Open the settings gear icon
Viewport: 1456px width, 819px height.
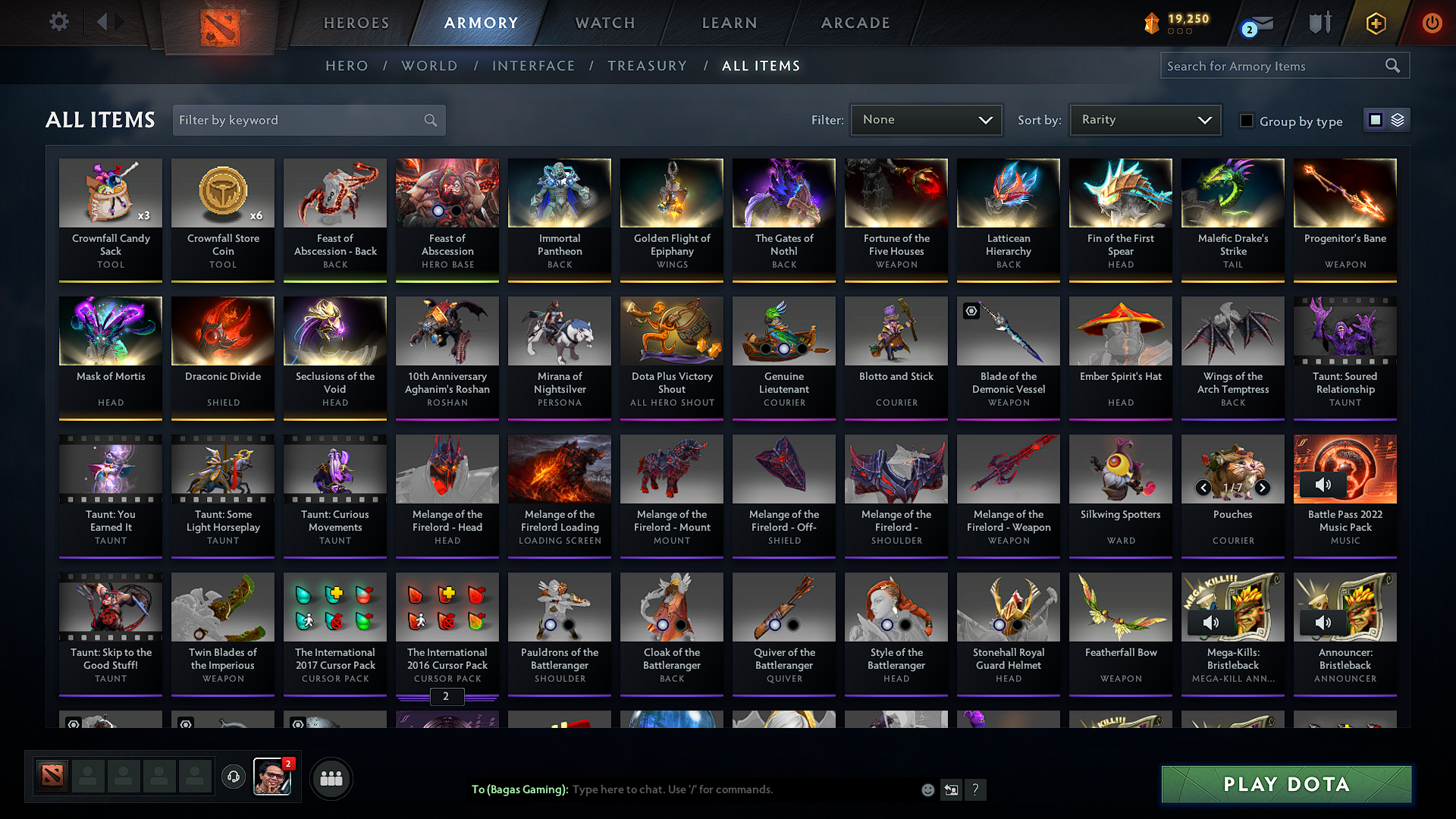point(58,22)
